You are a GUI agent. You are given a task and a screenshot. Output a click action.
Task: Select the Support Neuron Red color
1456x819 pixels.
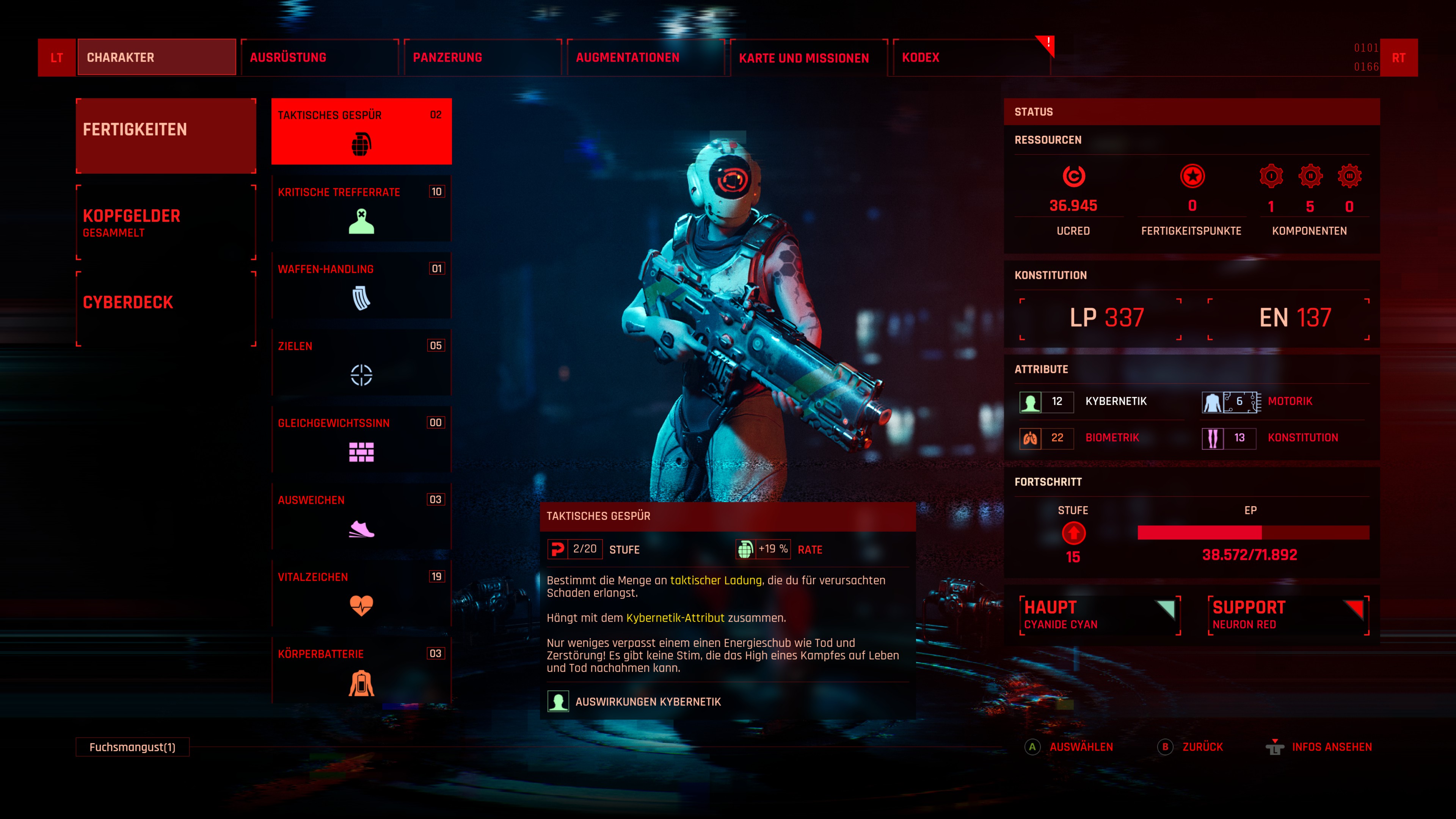tap(1288, 615)
